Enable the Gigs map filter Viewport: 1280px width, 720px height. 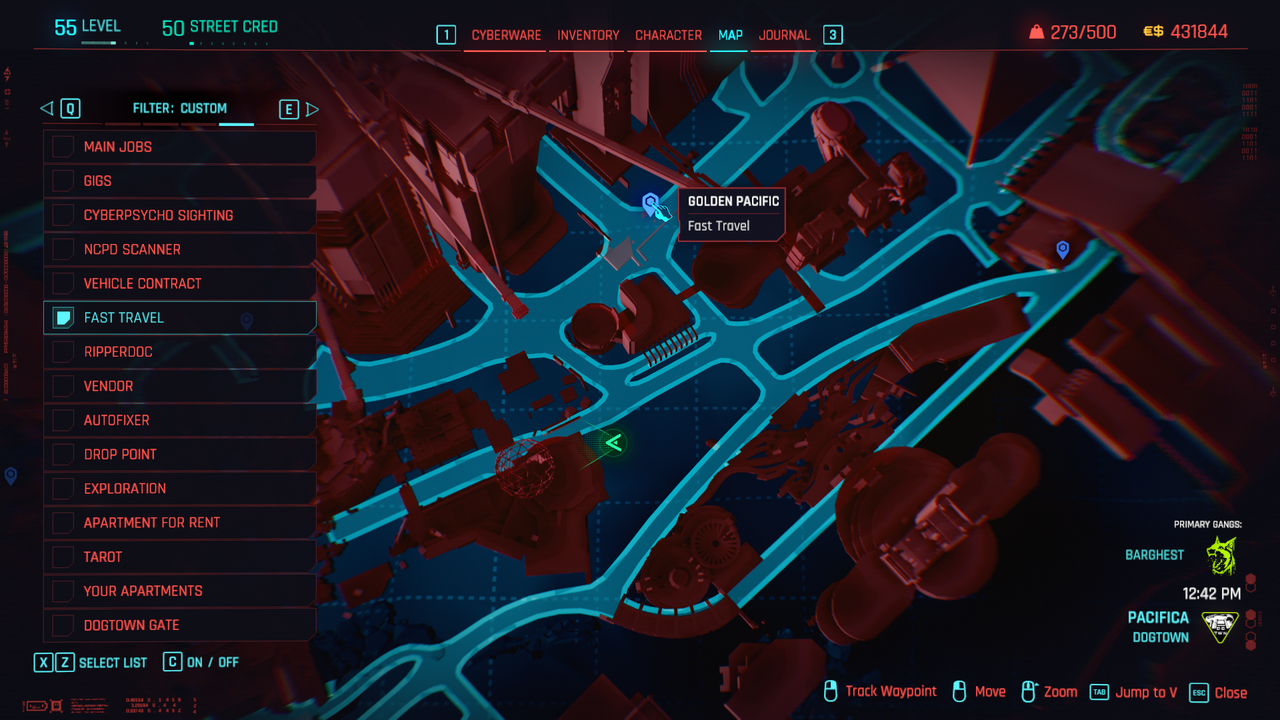click(63, 181)
